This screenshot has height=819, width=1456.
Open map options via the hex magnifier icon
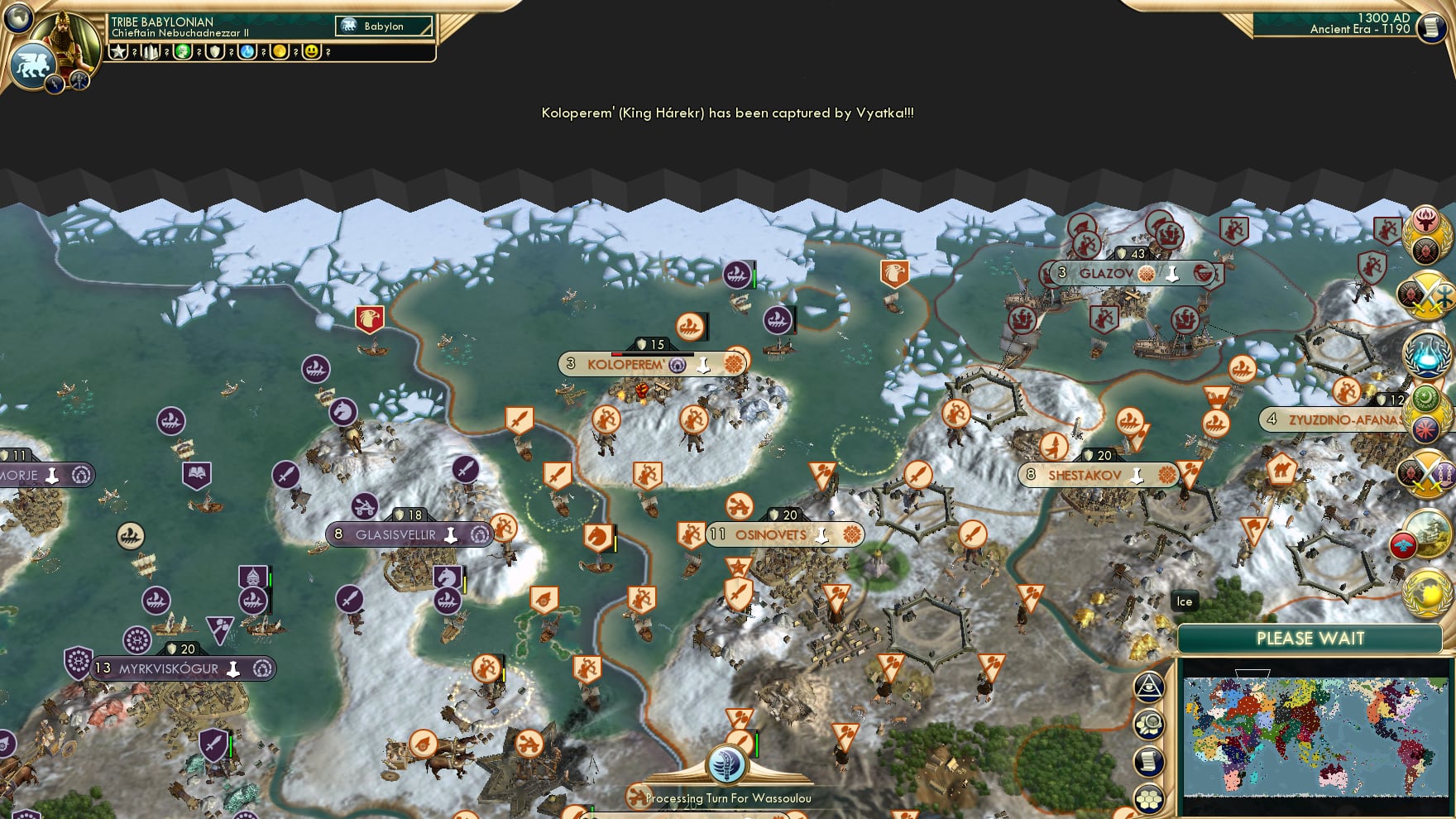[1148, 724]
